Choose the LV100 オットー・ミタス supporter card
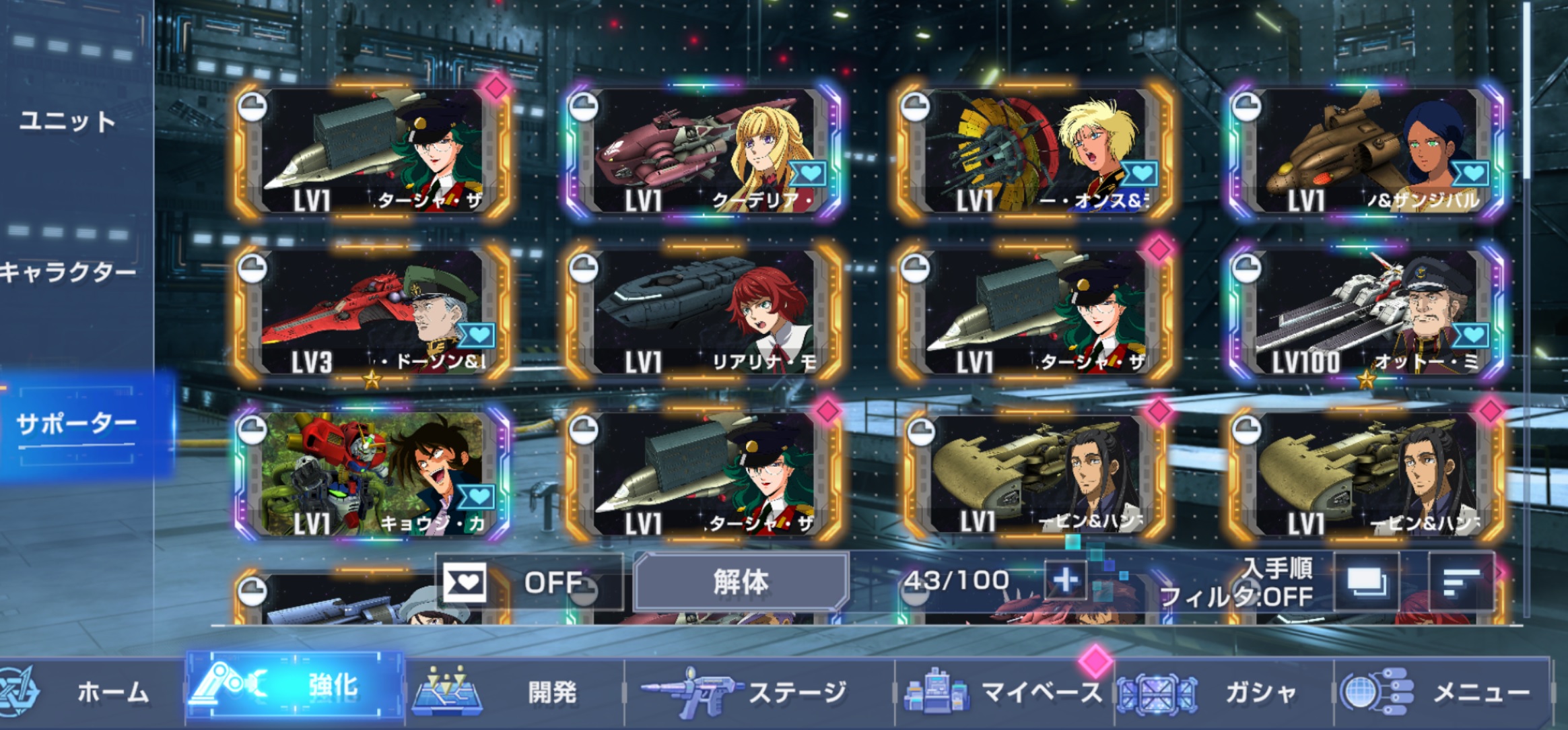1568x730 pixels. (1367, 312)
